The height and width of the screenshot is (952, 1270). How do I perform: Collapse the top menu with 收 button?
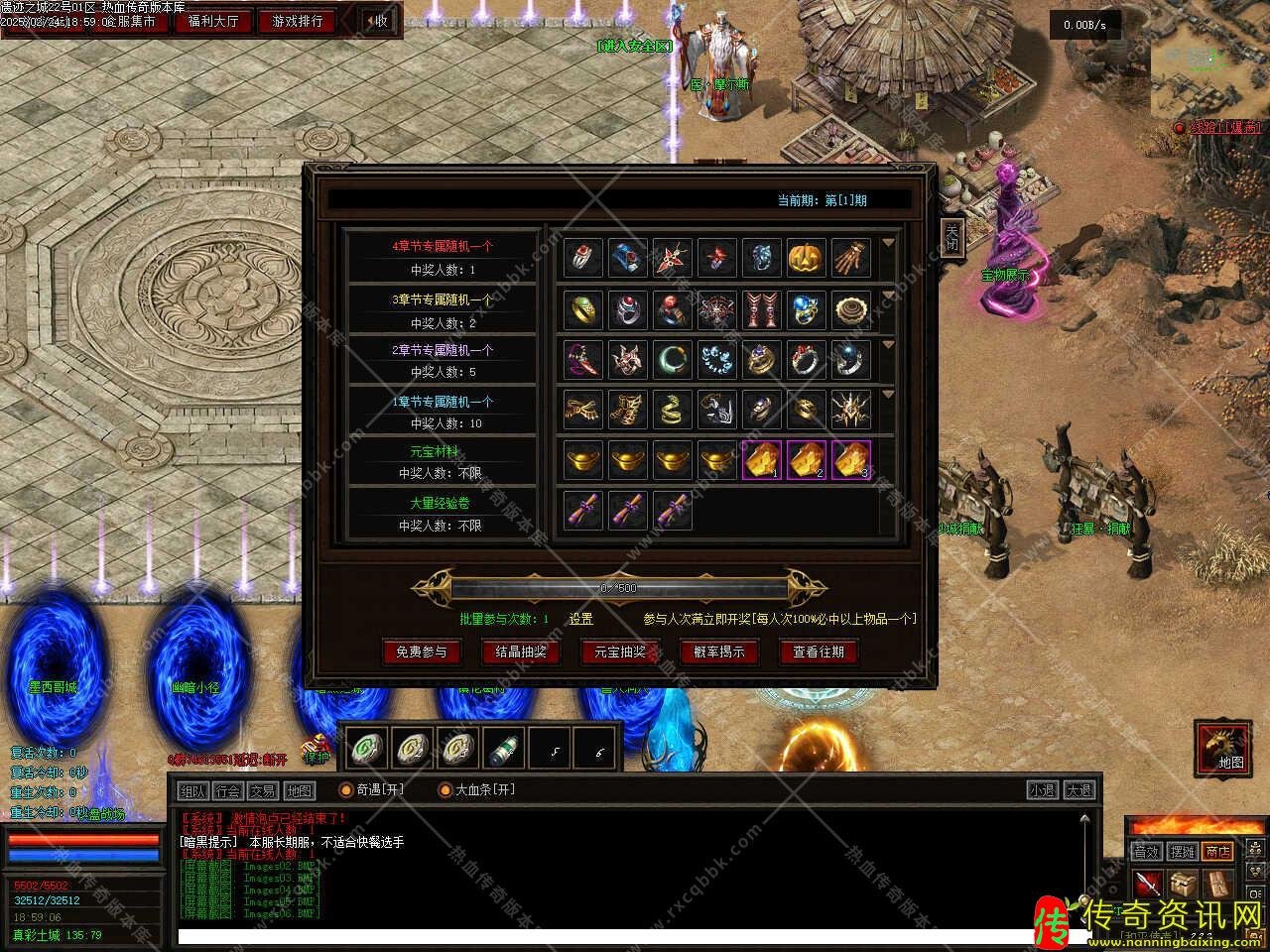(378, 21)
